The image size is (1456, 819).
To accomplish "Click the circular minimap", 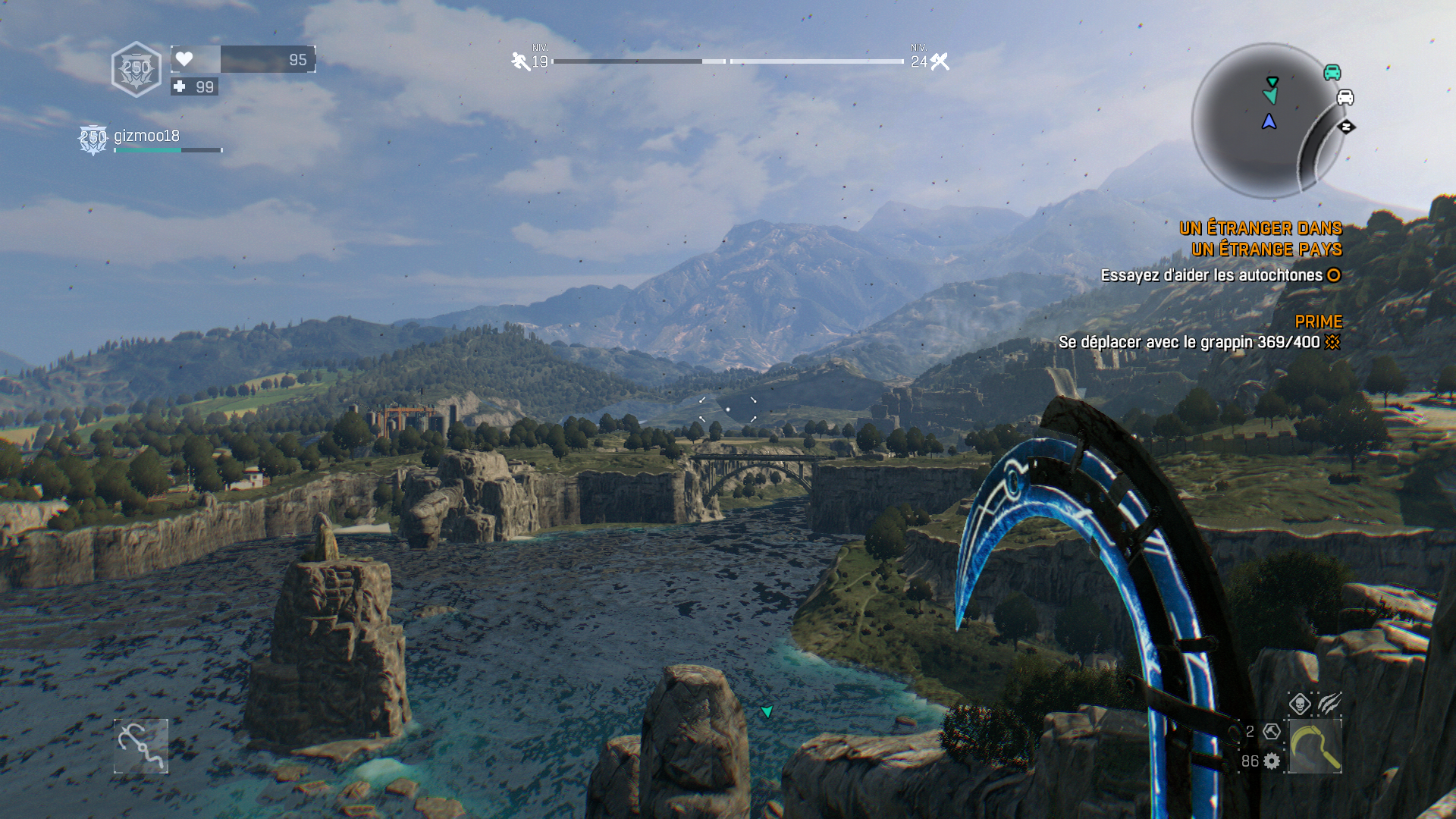I will click(x=1266, y=121).
